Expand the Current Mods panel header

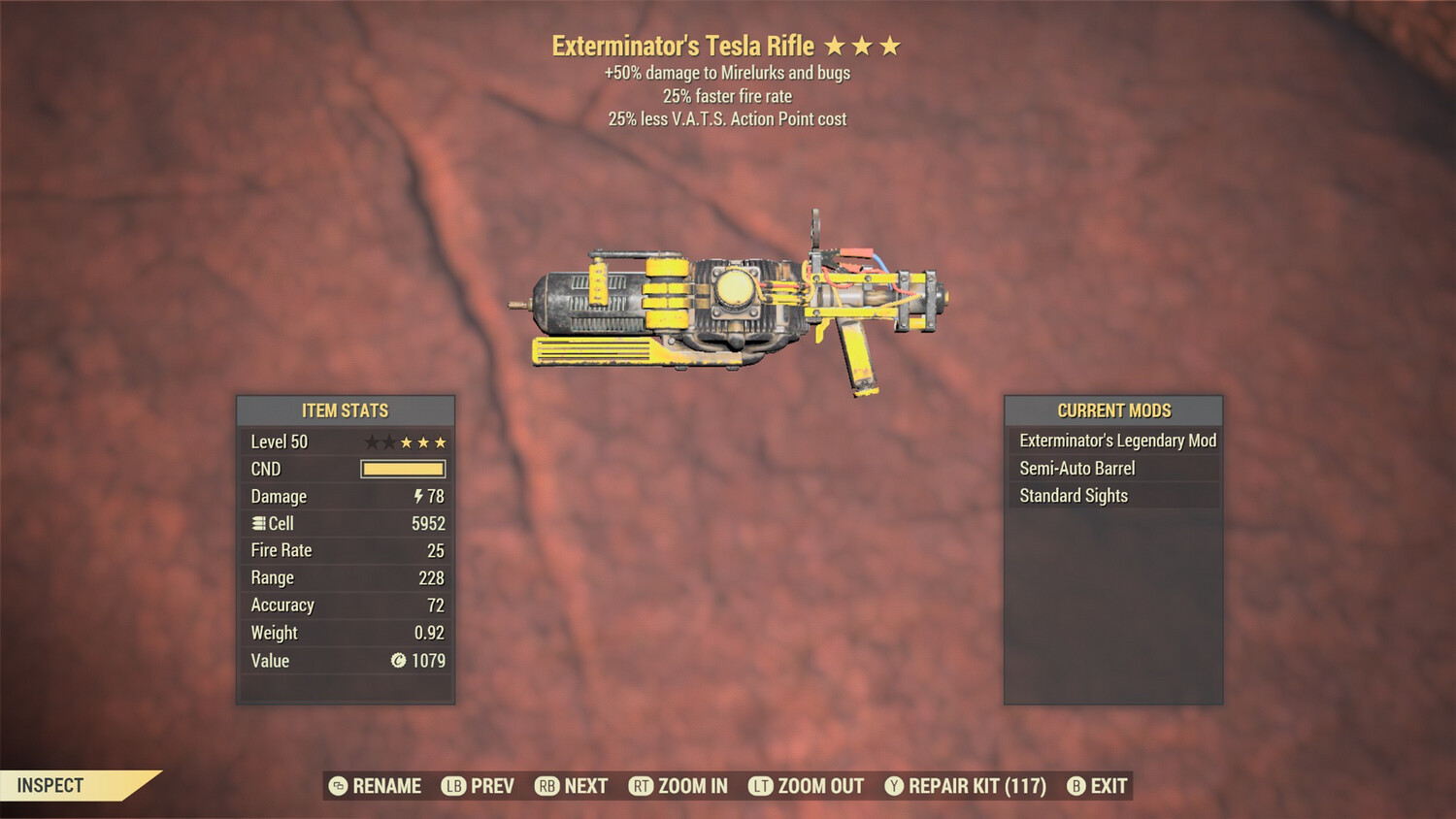point(1113,409)
